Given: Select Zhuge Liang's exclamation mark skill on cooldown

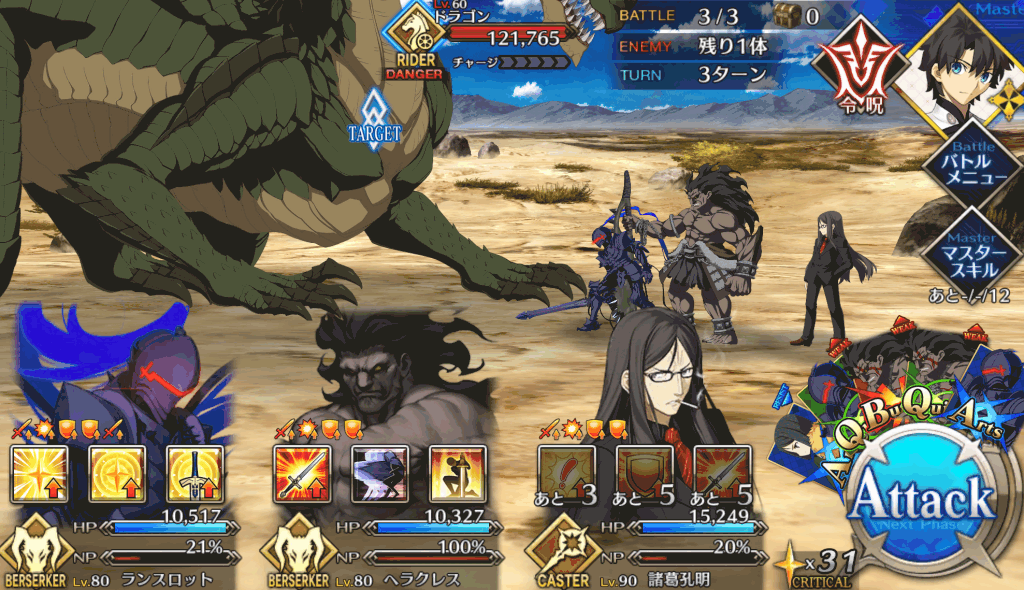Looking at the screenshot, I should tap(566, 474).
